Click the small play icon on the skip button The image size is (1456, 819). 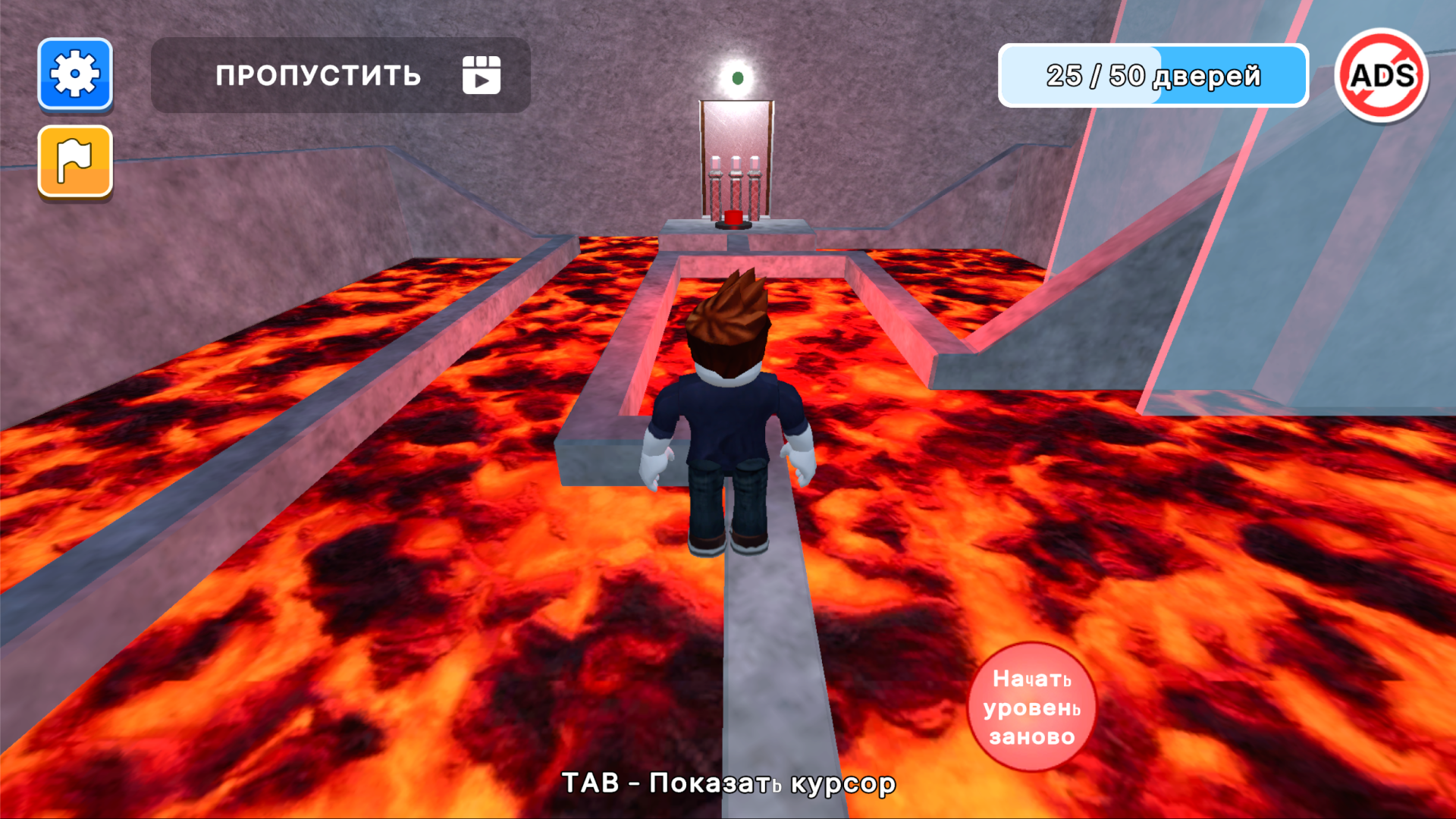point(482,75)
